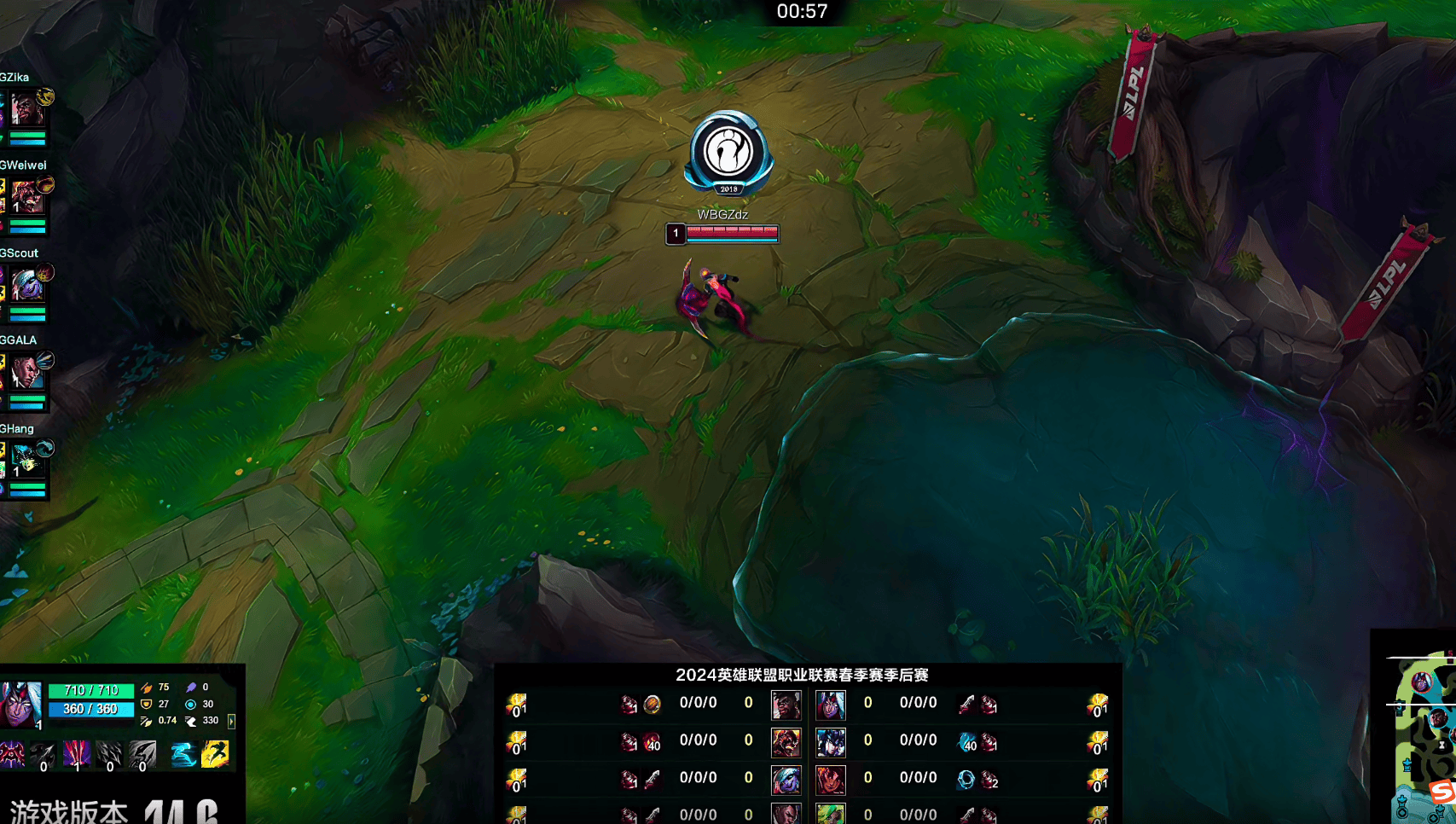Inspect the Blighted Quiver W ability icon
This screenshot has width=1456, height=824.
point(76,754)
